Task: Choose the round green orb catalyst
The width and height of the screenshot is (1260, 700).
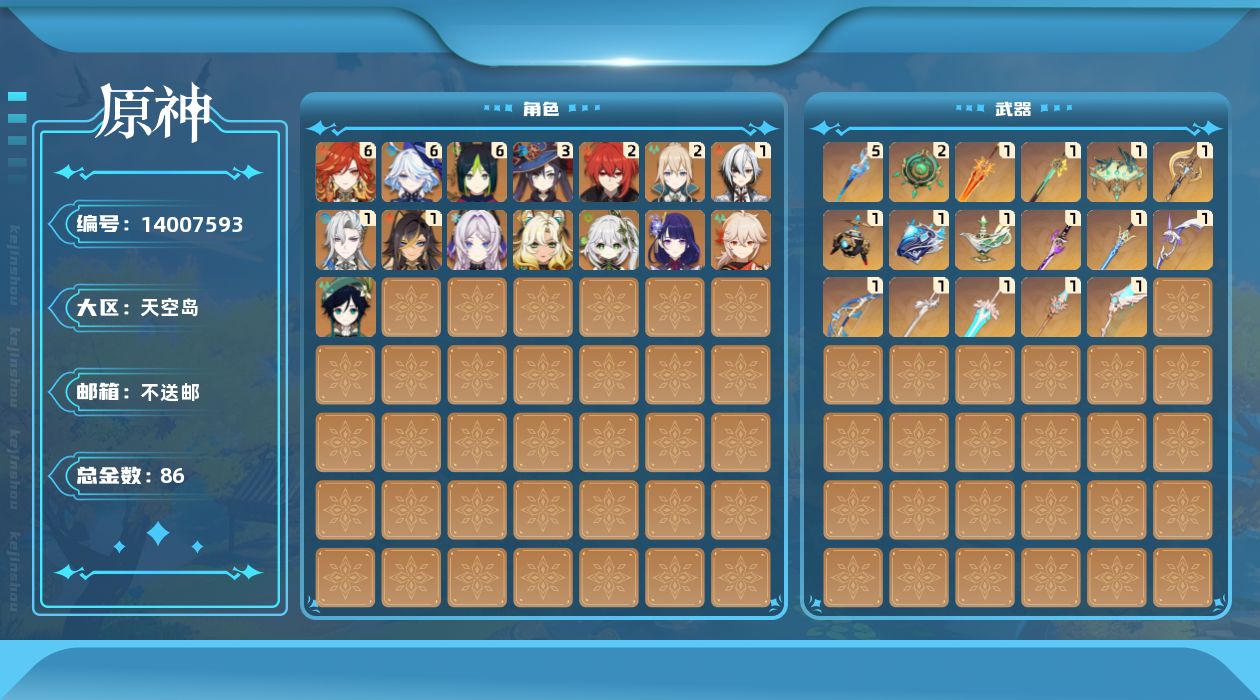Action: point(919,172)
